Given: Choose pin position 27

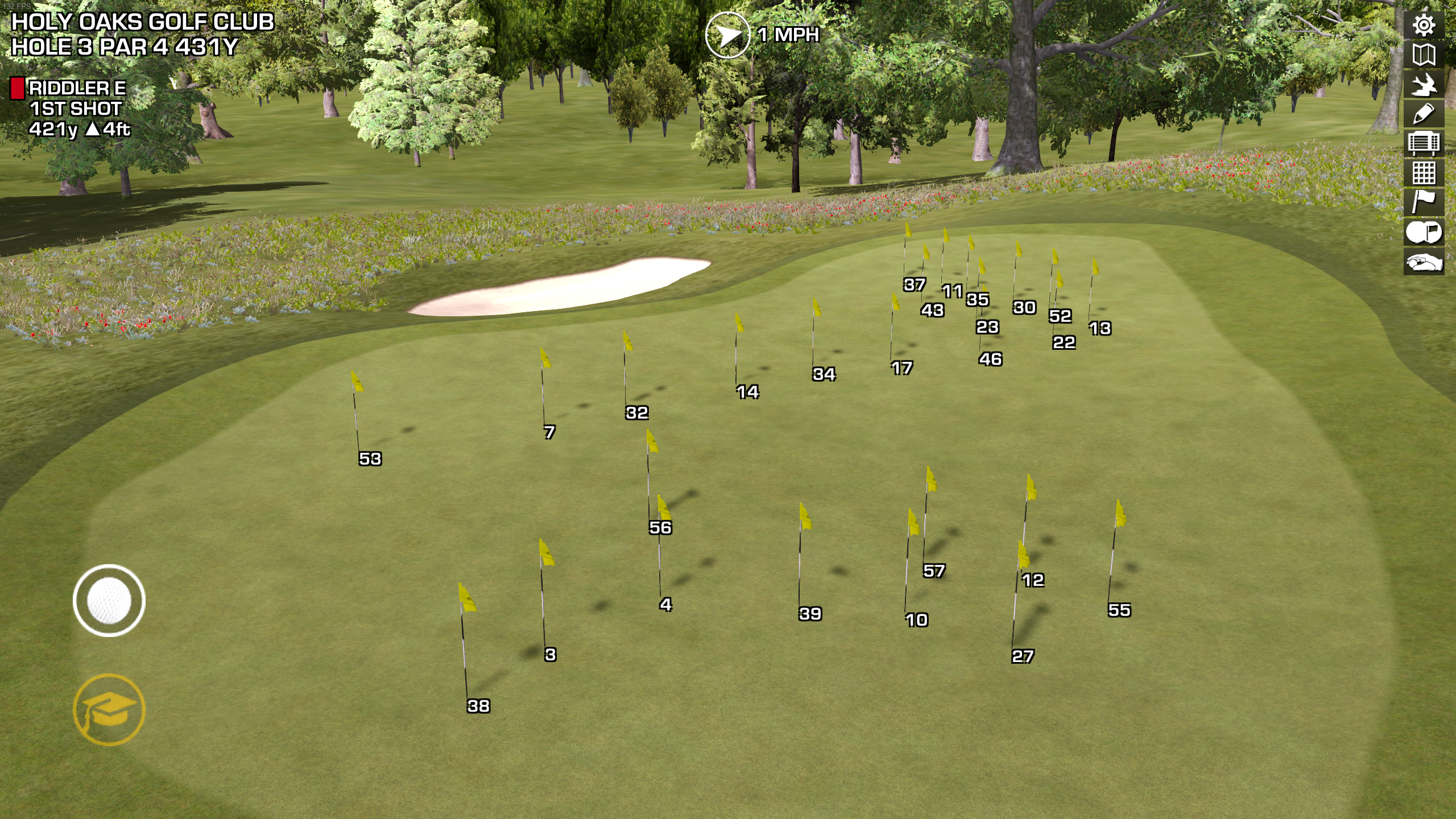Looking at the screenshot, I should [x=1022, y=656].
